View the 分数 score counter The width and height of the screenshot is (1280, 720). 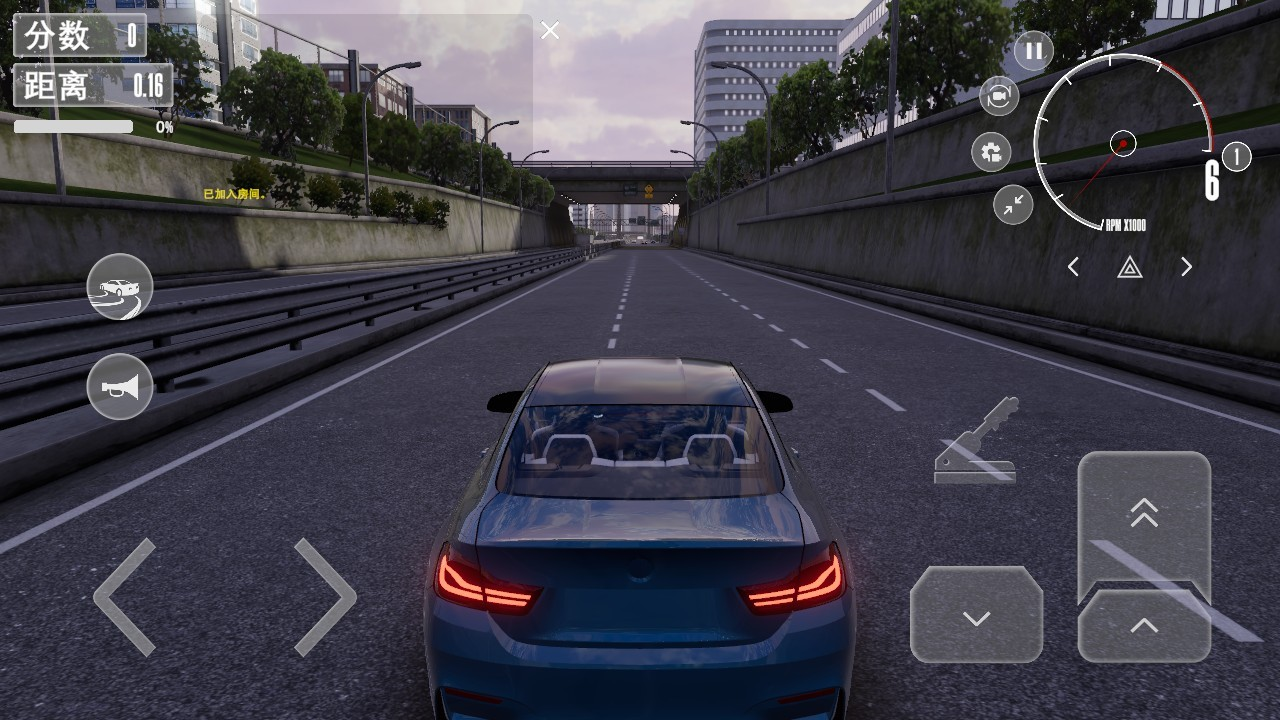coord(80,33)
